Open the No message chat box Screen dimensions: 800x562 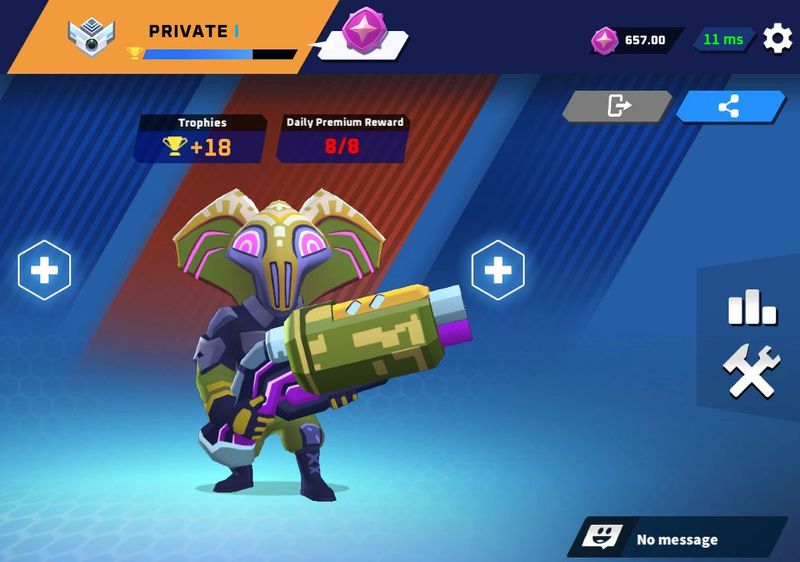[677, 539]
